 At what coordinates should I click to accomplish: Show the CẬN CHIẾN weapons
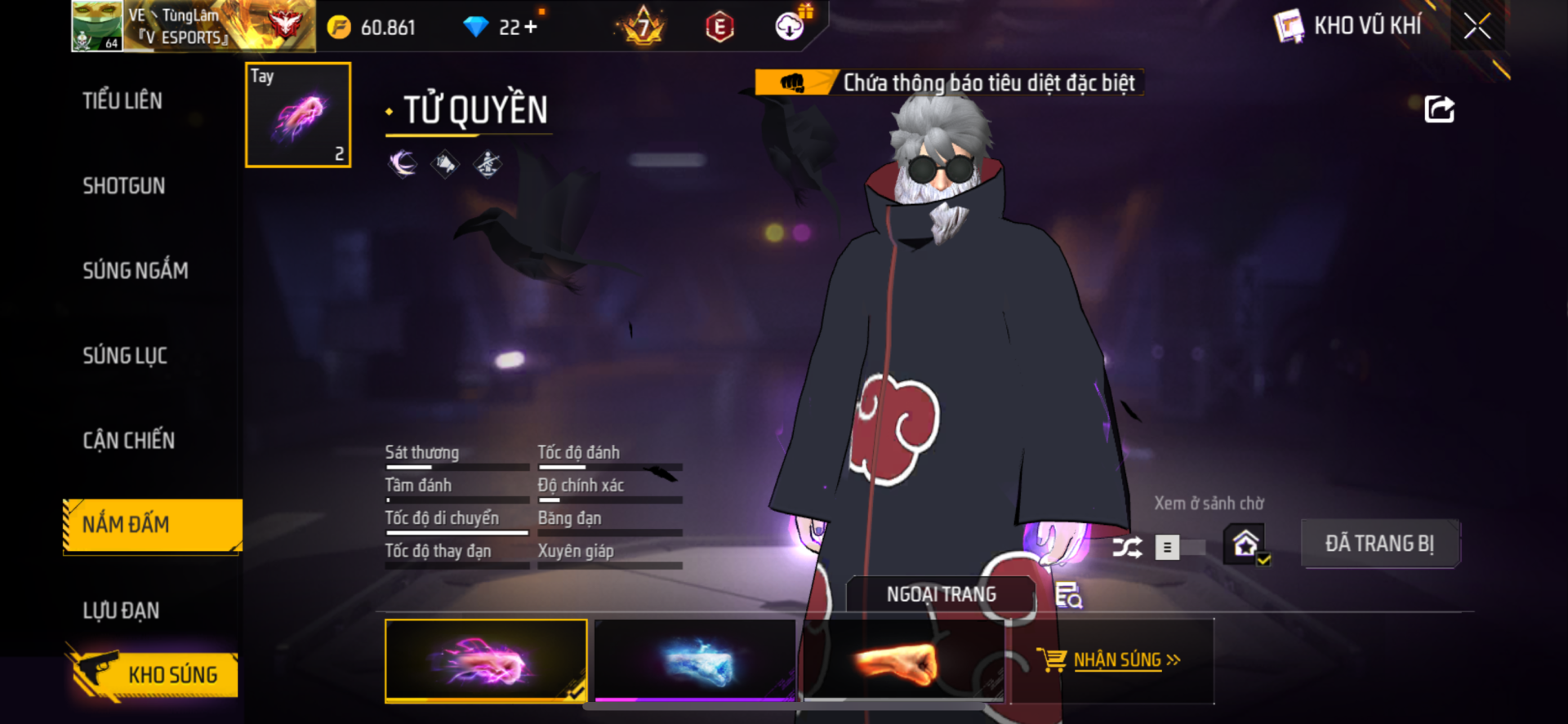tap(129, 441)
